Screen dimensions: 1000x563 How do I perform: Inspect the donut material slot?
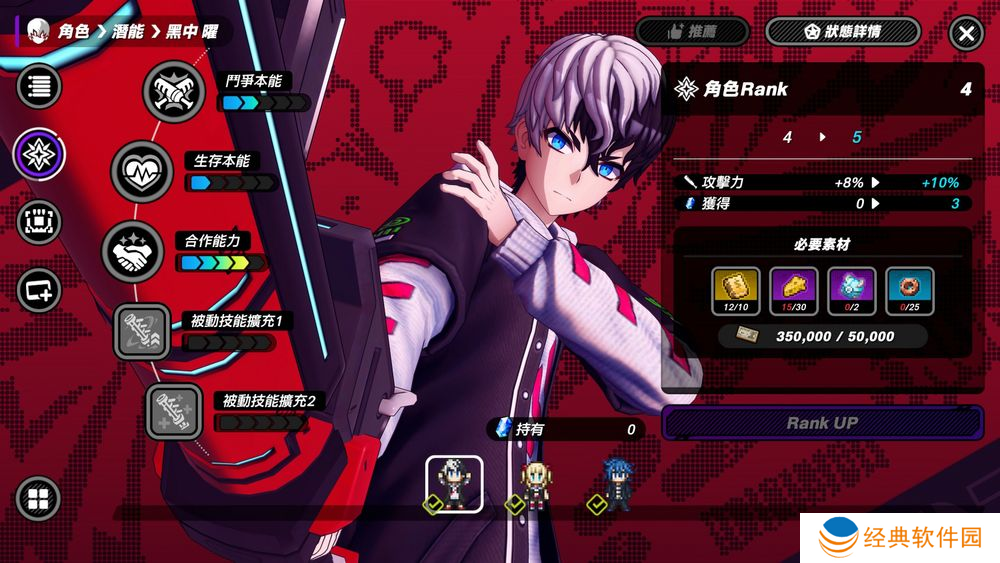tap(910, 290)
